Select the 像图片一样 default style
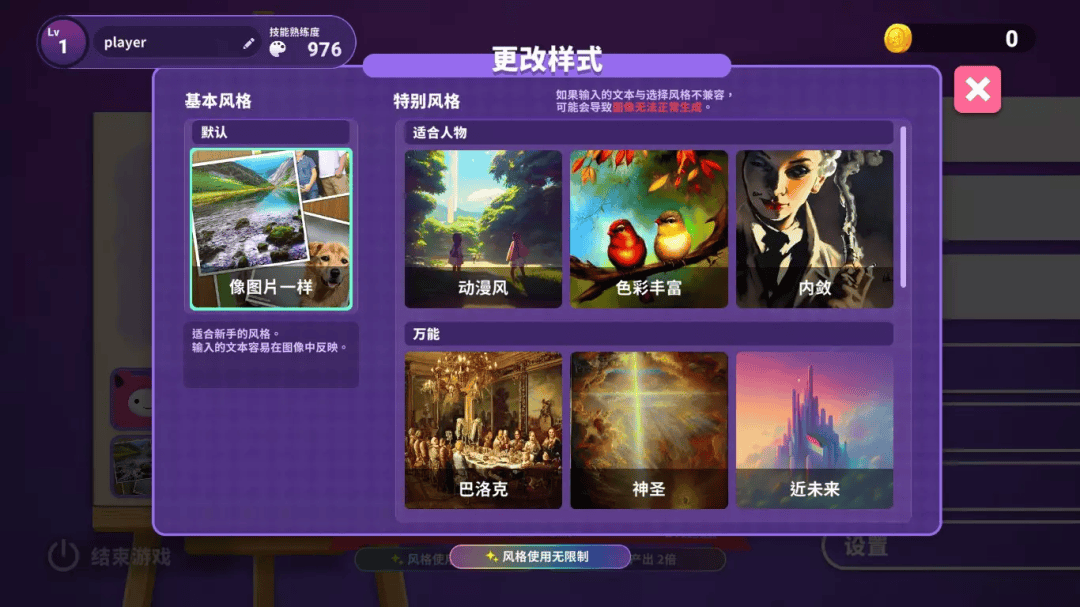 (x=271, y=229)
